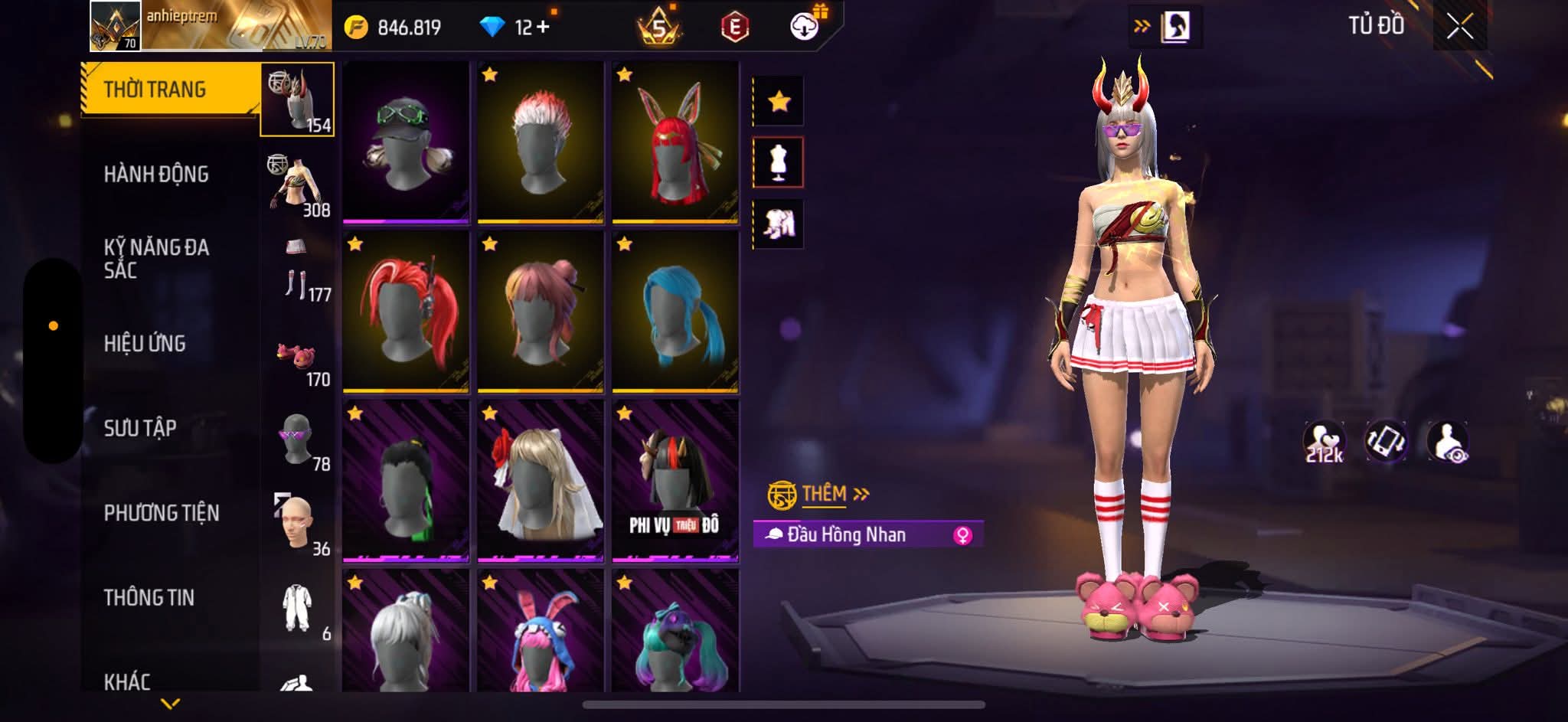Show favorites with the star filter
This screenshot has height=722, width=1568.
click(779, 101)
